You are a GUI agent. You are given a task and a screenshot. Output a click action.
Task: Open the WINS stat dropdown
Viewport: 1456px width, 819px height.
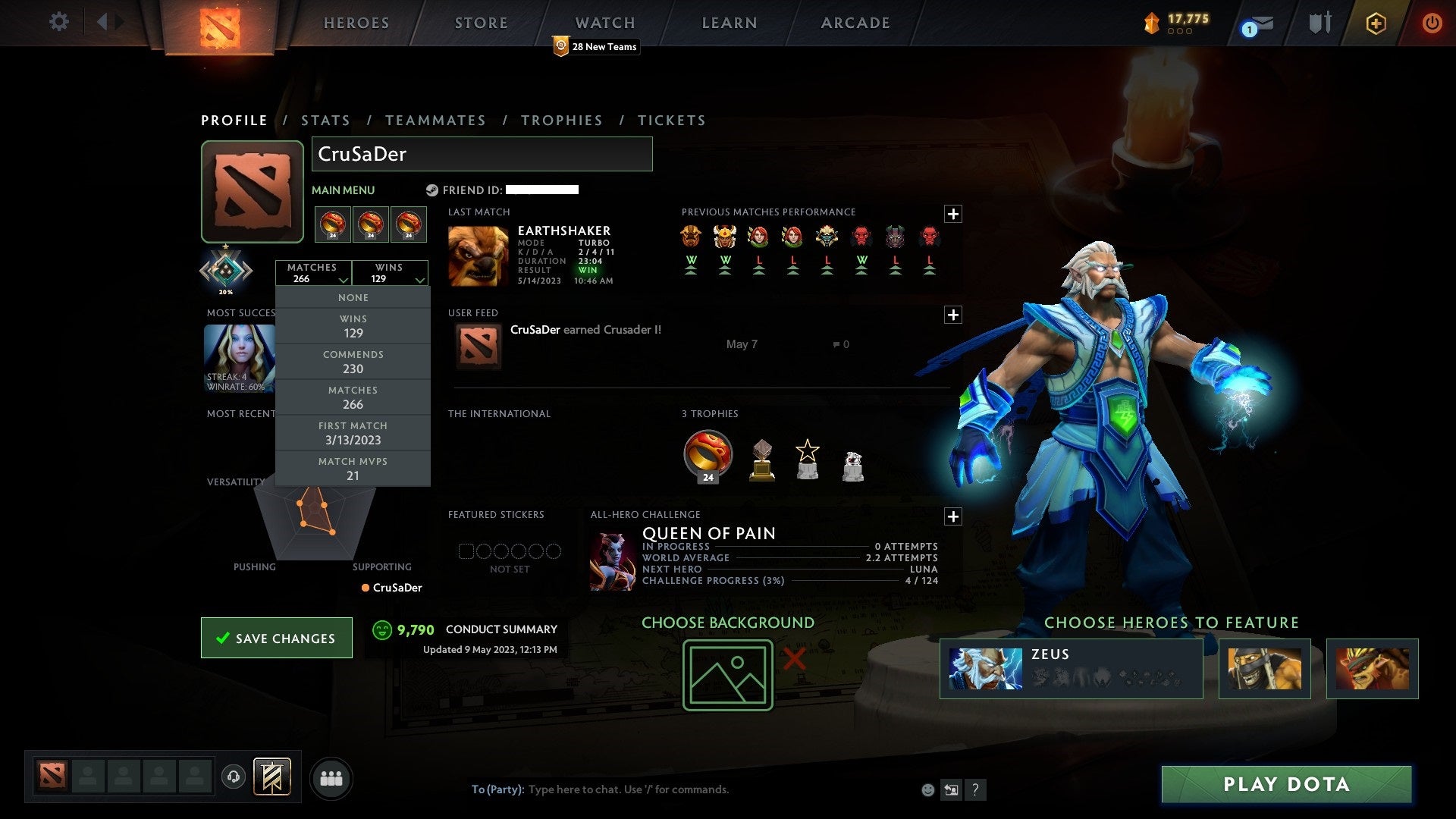[390, 273]
